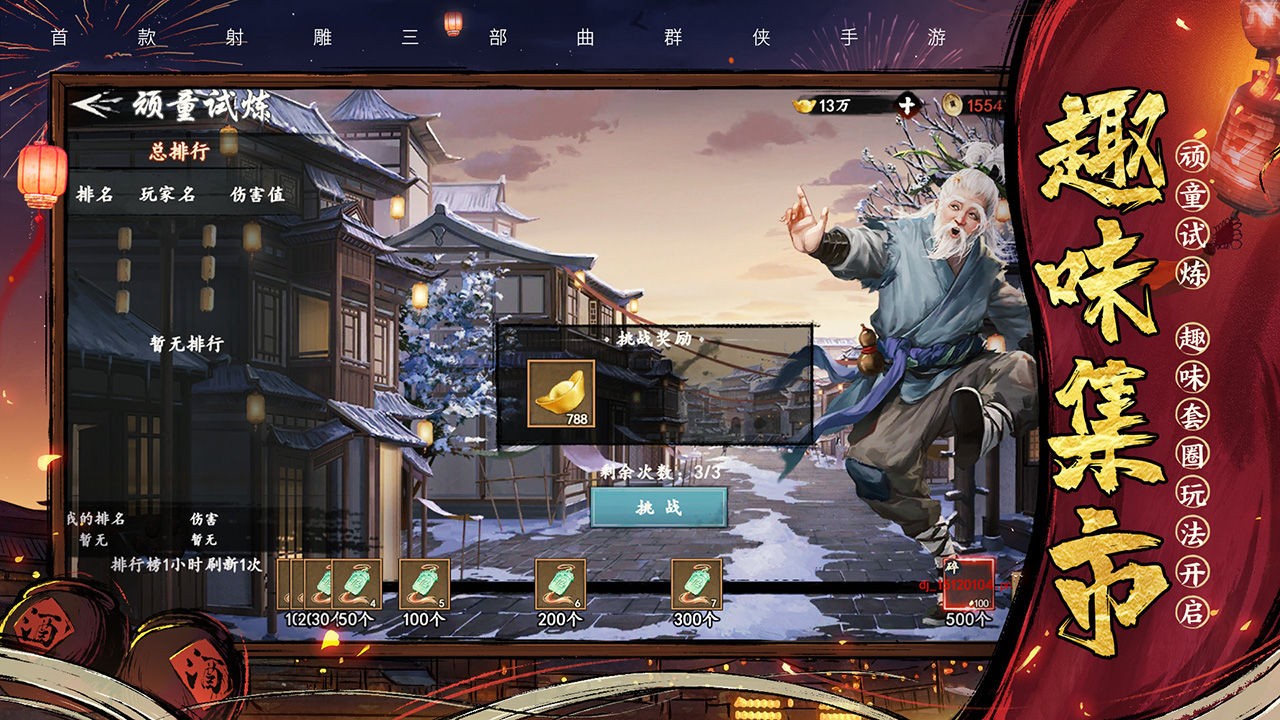Image resolution: width=1280 pixels, height=720 pixels.
Task: Select the 50个 jade milestone reward
Action: pos(357,584)
